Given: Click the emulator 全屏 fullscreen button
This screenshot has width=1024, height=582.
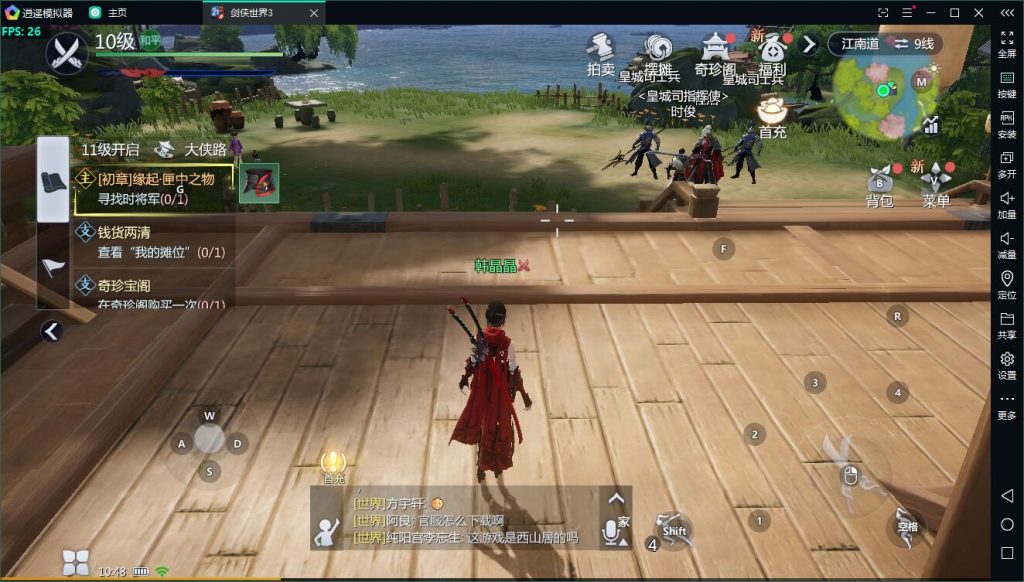Looking at the screenshot, I should click(1007, 44).
